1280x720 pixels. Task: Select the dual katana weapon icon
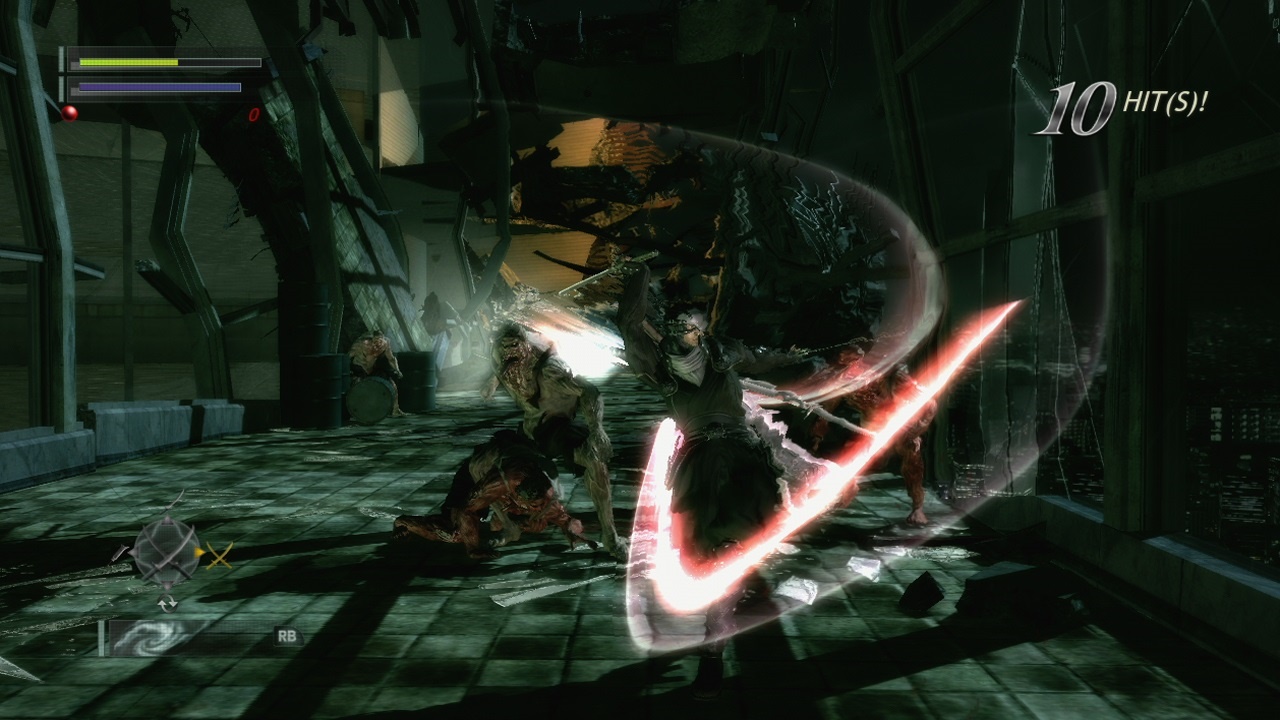click(x=220, y=555)
